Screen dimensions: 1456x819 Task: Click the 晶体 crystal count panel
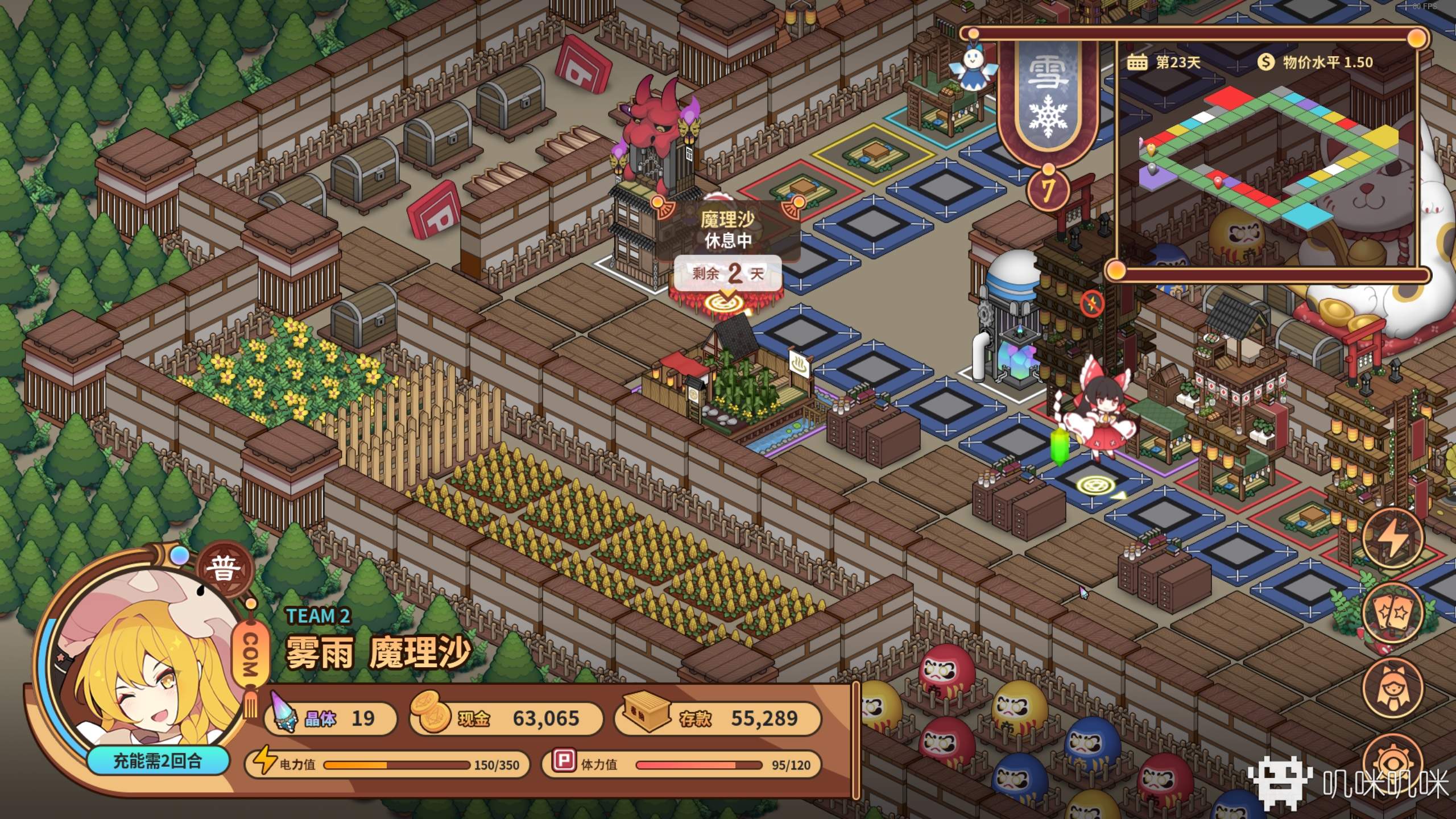tap(330, 719)
